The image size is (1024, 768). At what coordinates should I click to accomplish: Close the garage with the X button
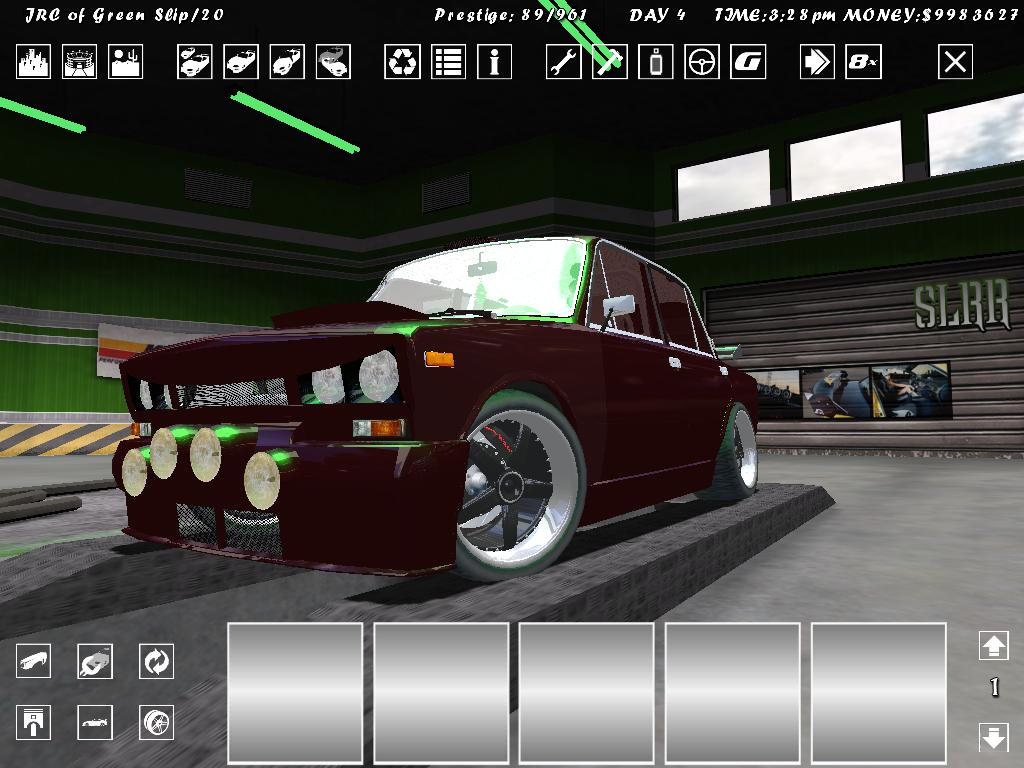(x=955, y=62)
